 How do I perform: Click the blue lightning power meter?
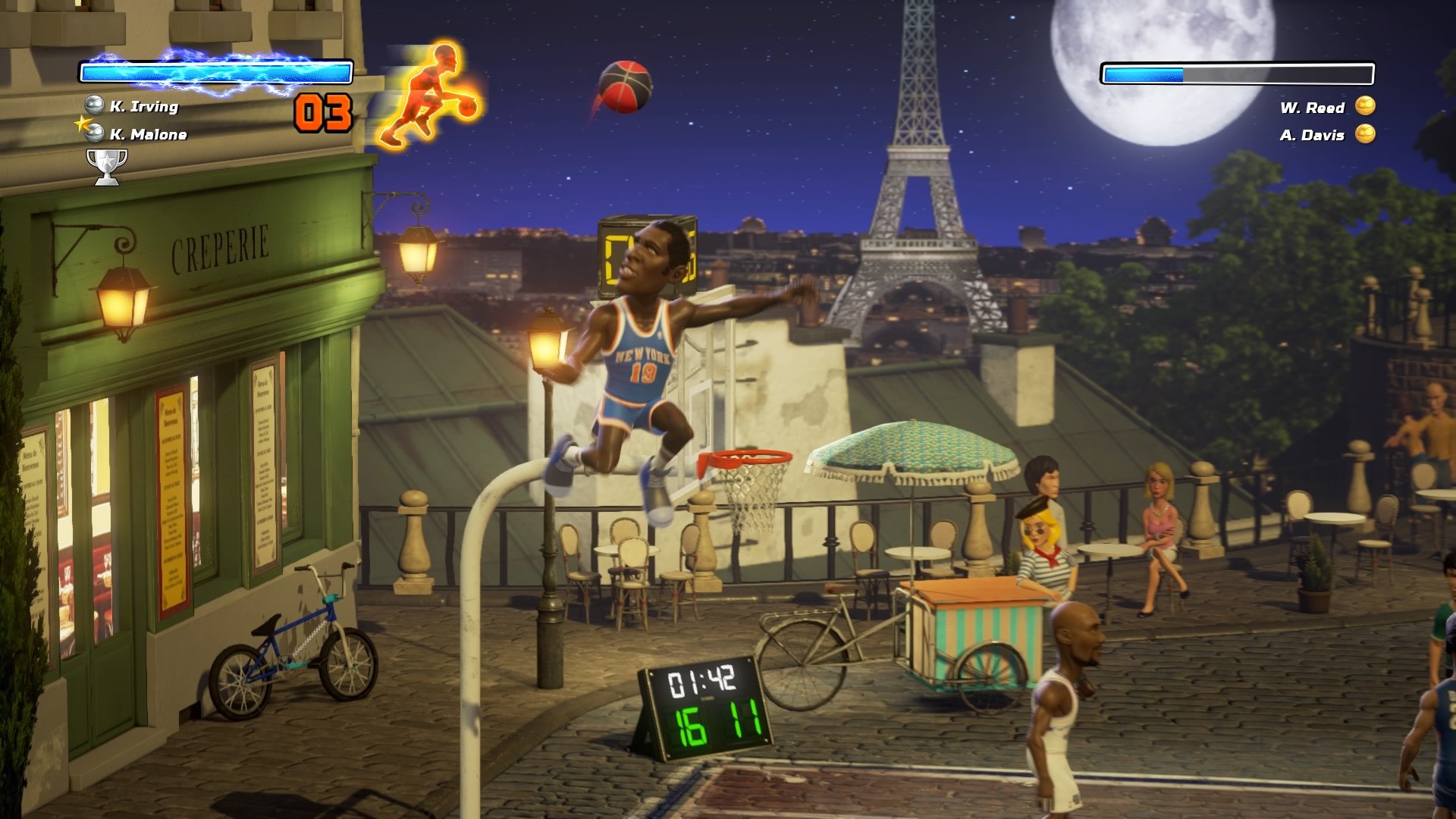216,72
